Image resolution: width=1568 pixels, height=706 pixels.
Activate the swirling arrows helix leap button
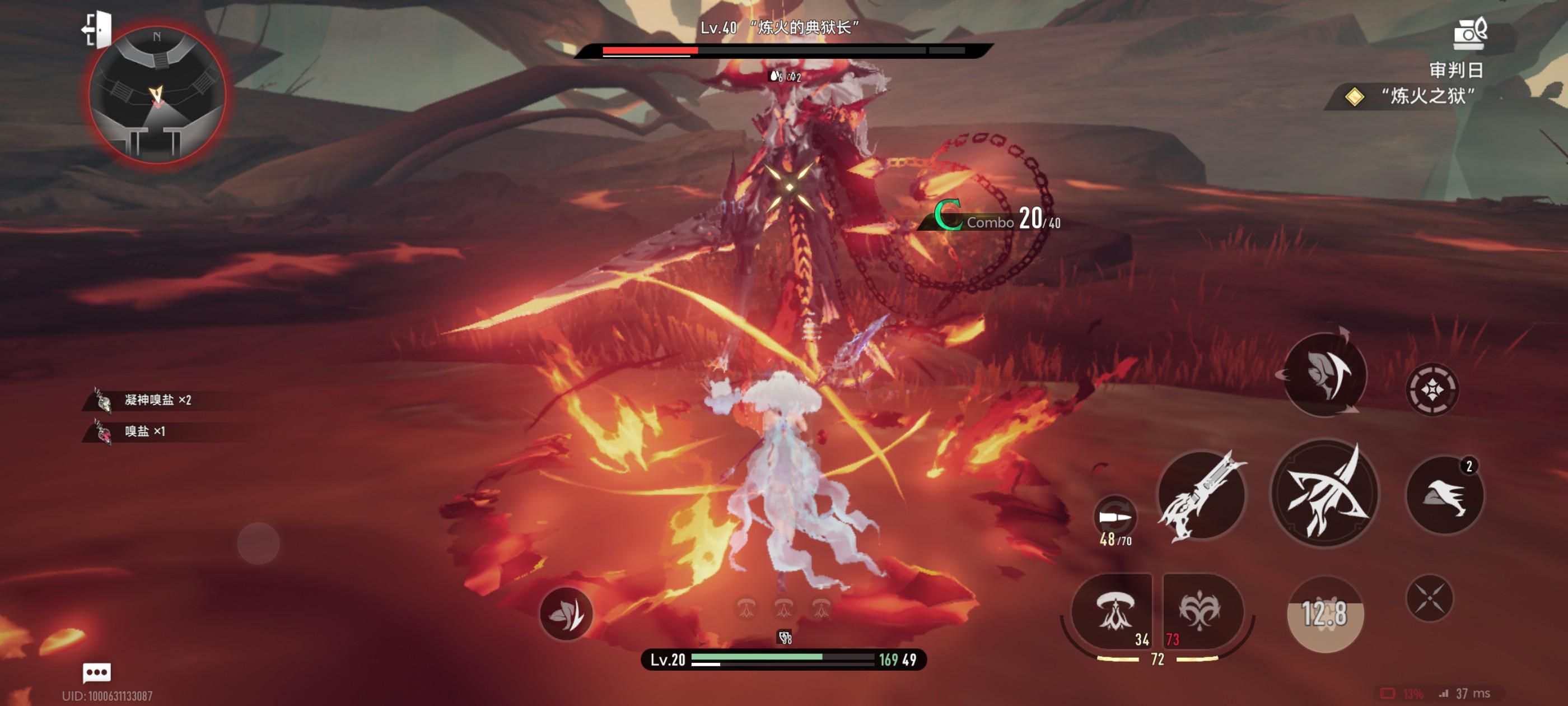1325,375
